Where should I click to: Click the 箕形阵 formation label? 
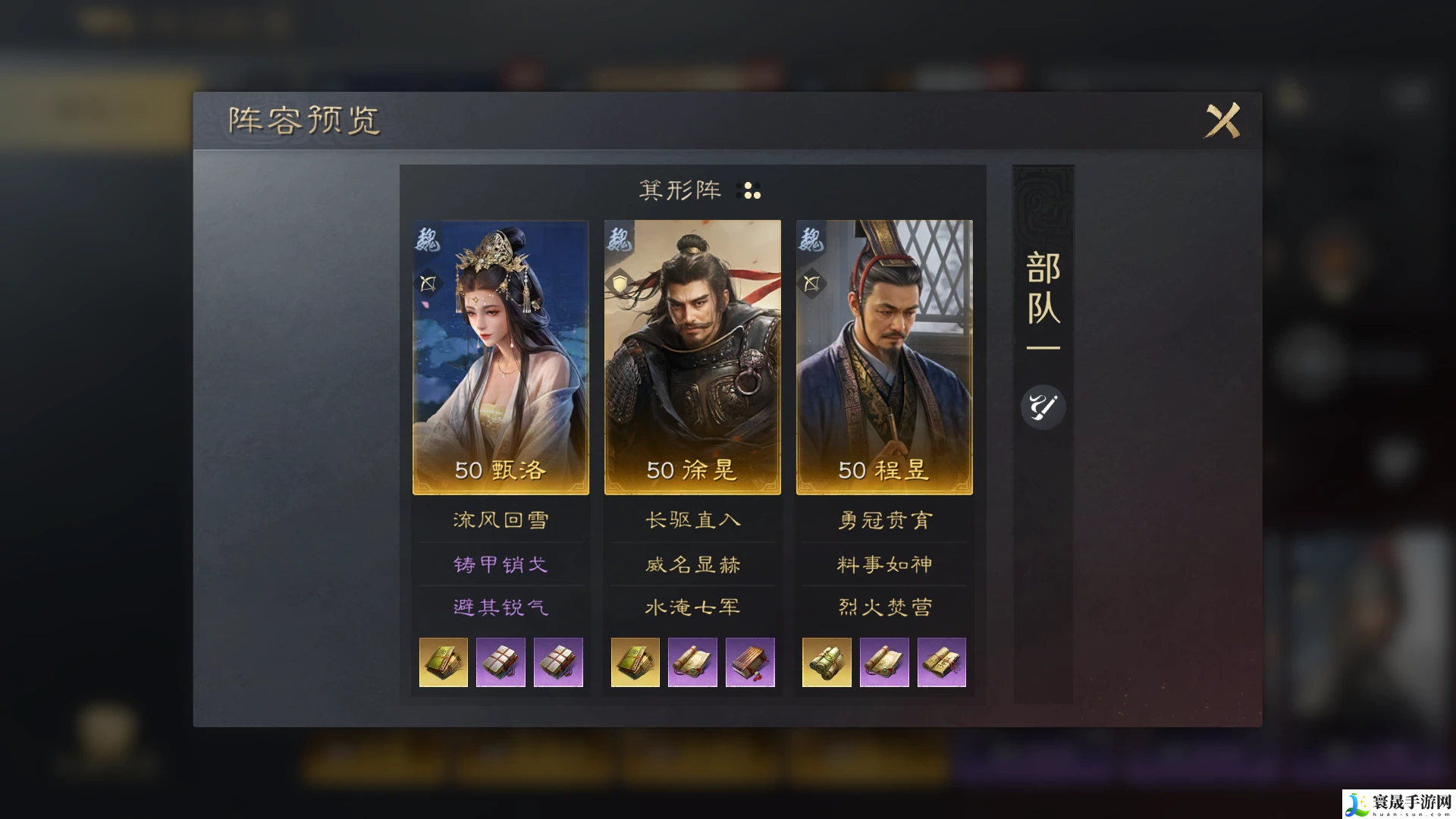click(x=680, y=190)
